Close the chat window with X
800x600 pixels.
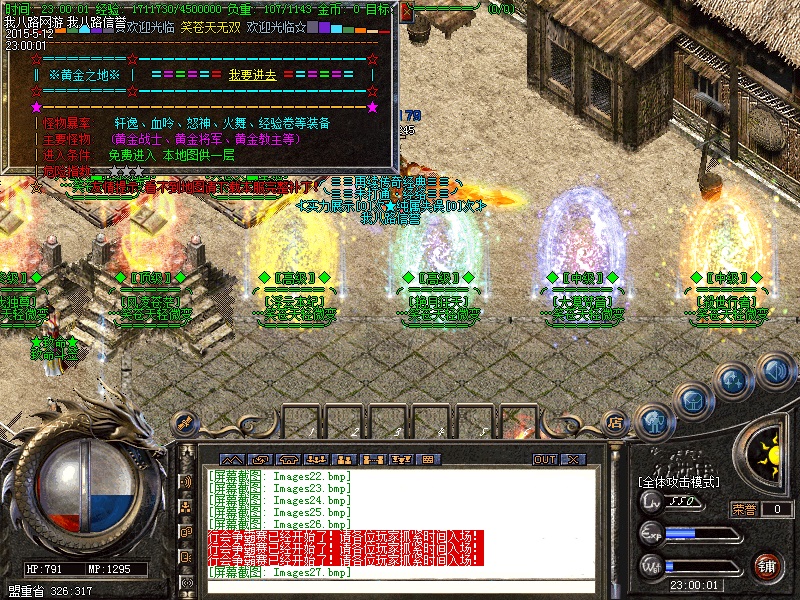573,459
